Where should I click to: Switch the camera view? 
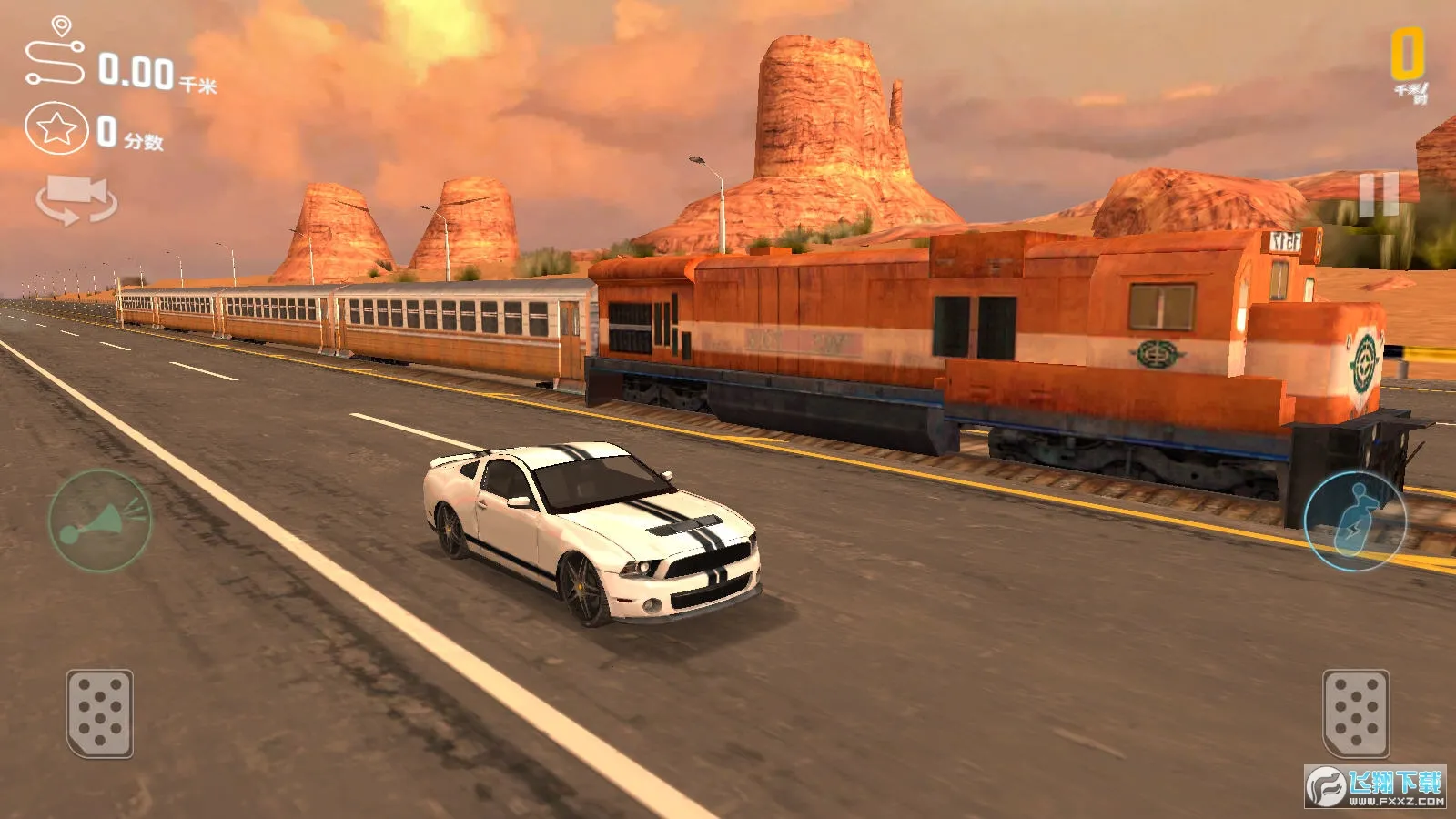(76, 199)
